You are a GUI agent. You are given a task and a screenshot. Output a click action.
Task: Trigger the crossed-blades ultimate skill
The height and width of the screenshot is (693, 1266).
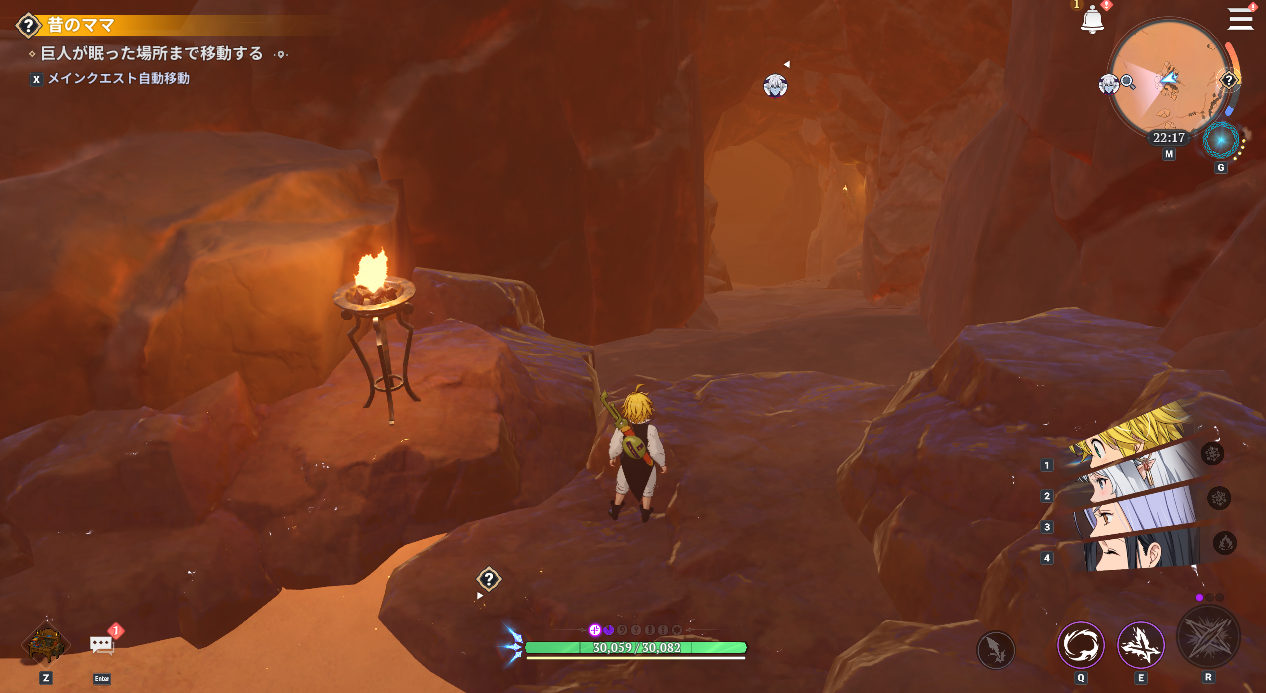[1208, 637]
